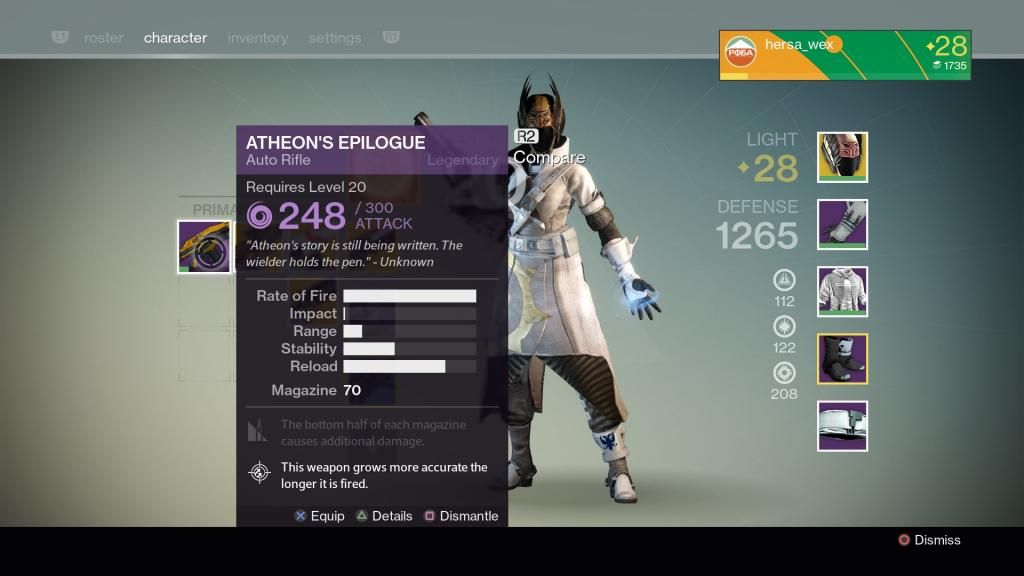
Task: Select the accuracy-growing weapon perk
Action: [x=260, y=474]
